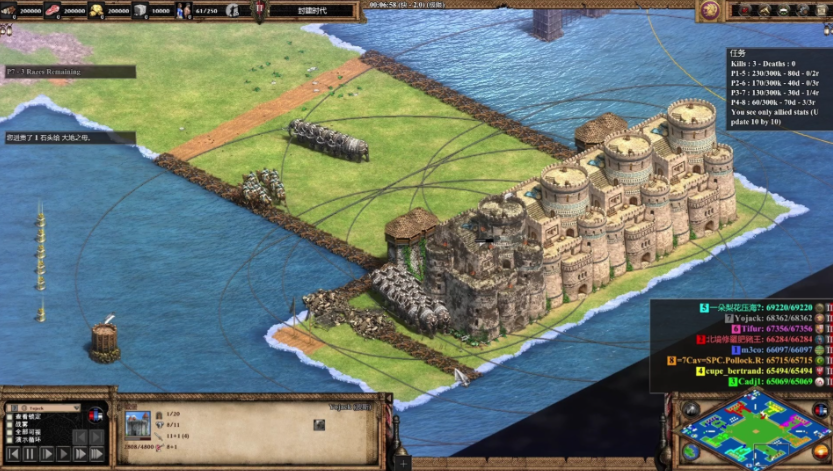The height and width of the screenshot is (471, 833).
Task: Open the round emblem menu button at top right
Action: (710, 11)
